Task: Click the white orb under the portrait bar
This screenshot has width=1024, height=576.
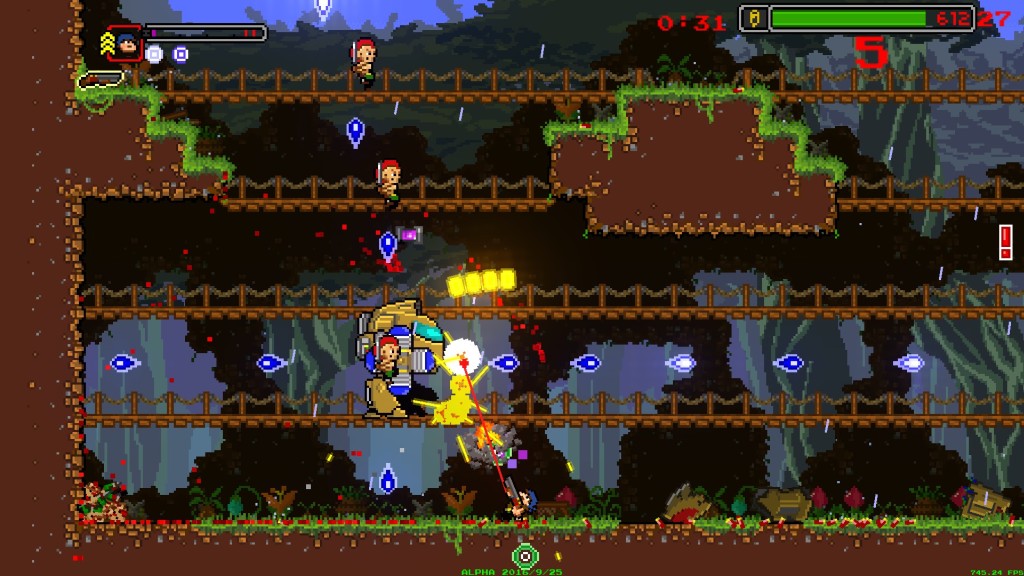Action: coord(154,54)
